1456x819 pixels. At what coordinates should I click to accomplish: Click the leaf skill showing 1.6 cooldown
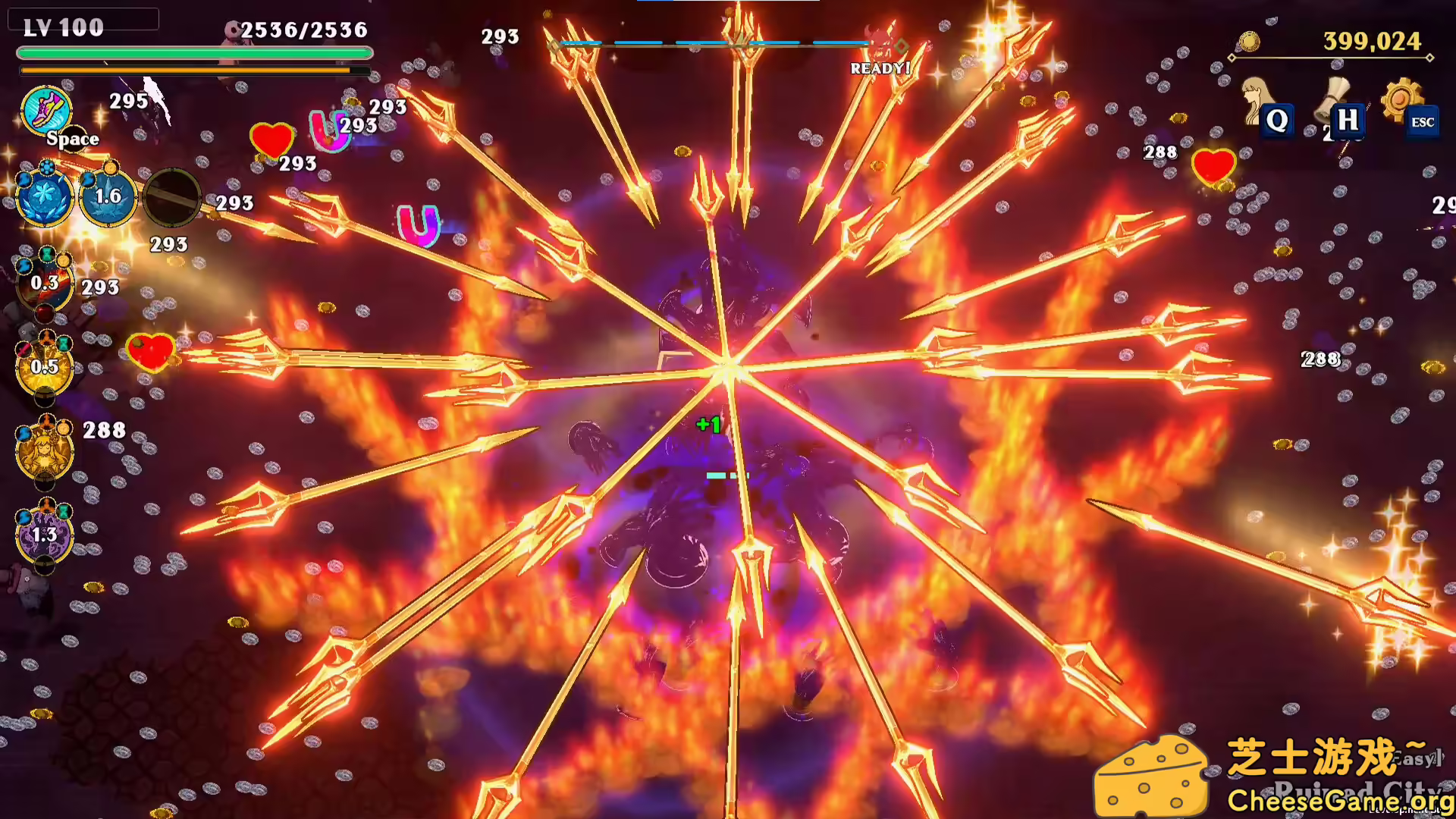[108, 196]
